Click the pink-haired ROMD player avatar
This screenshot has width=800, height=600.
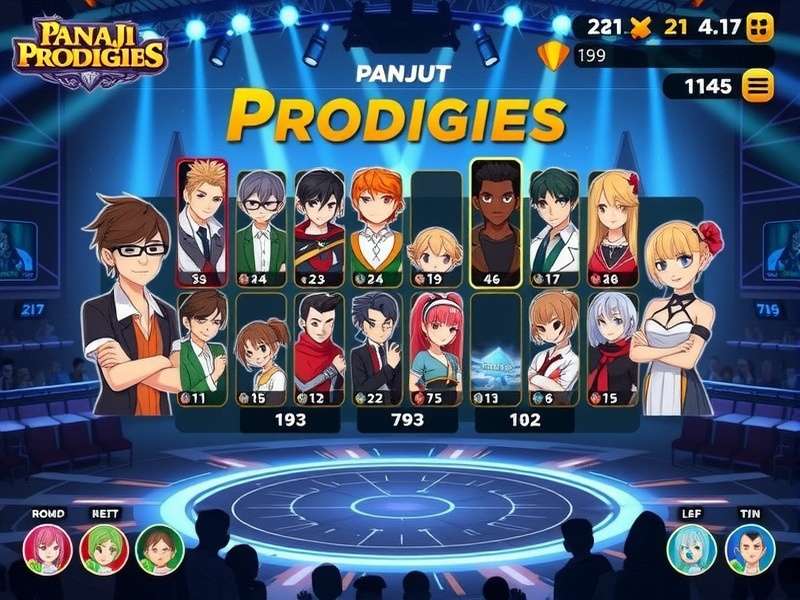click(47, 549)
